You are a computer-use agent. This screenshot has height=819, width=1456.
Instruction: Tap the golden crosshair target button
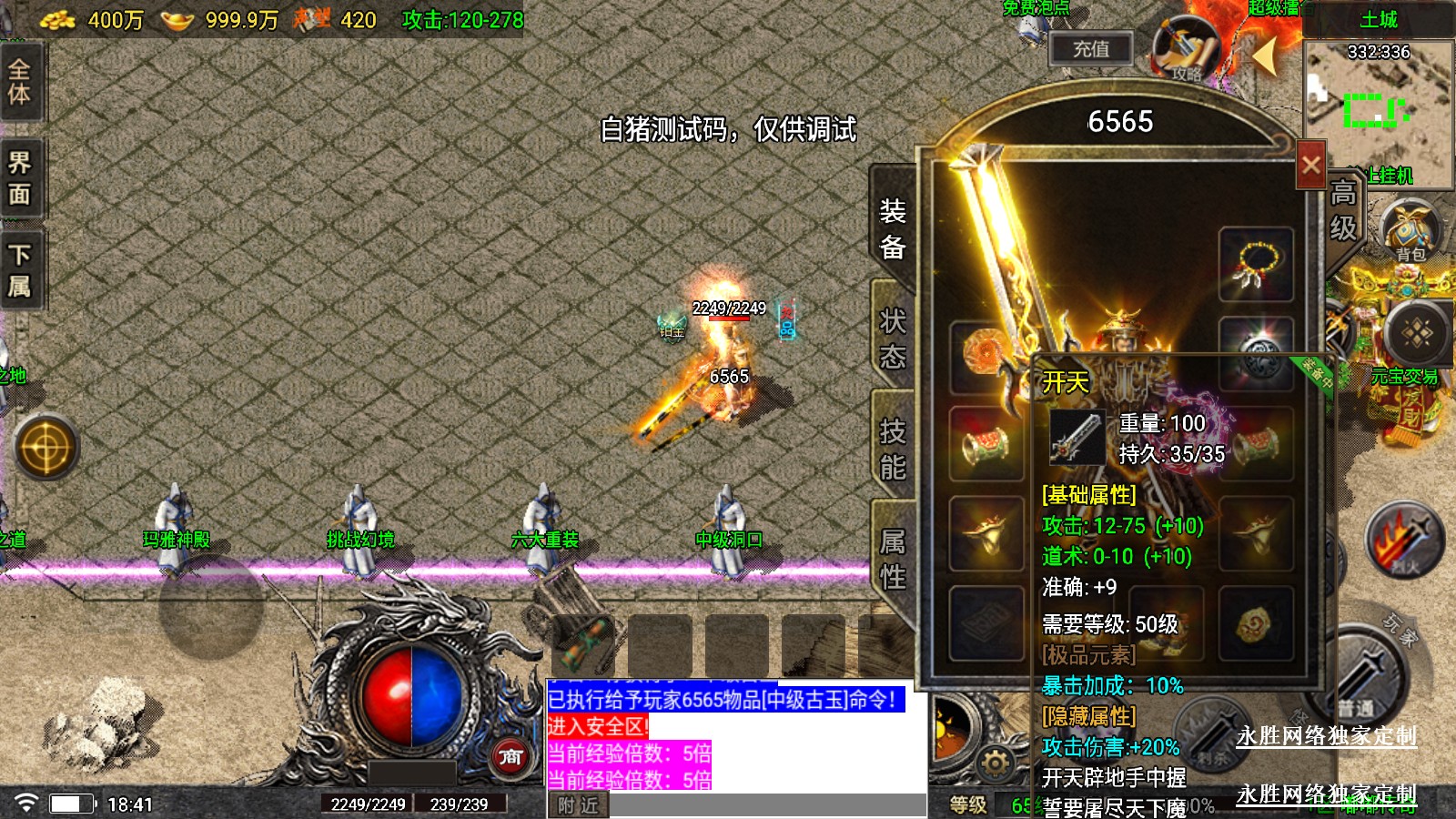(x=45, y=447)
